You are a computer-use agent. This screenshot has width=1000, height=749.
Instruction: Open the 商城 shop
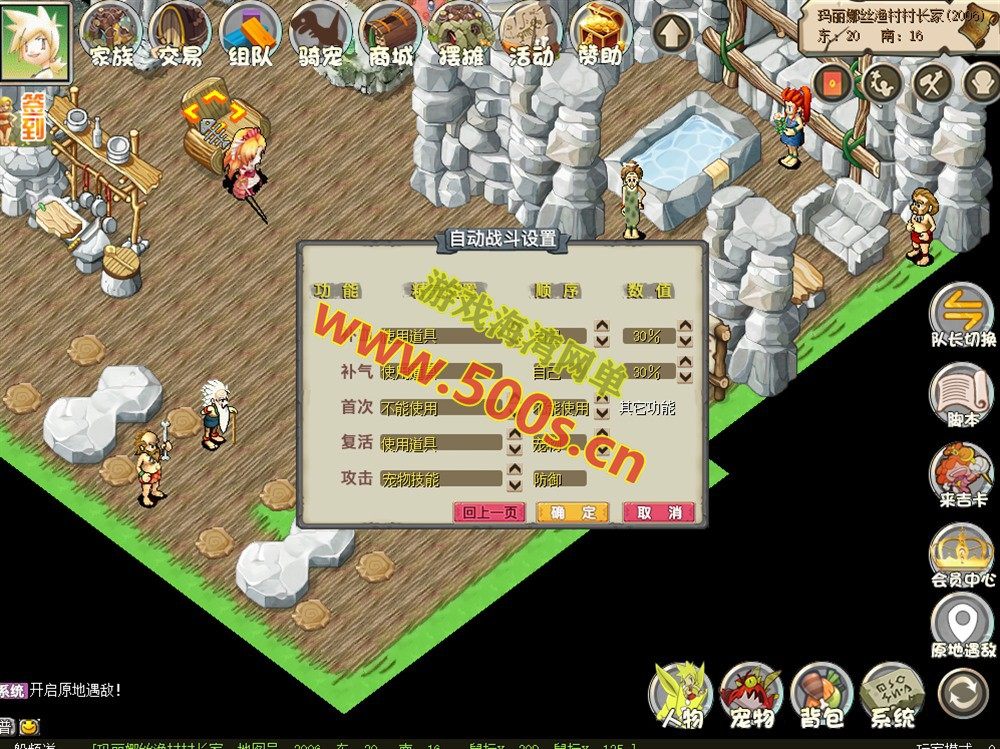click(x=389, y=35)
